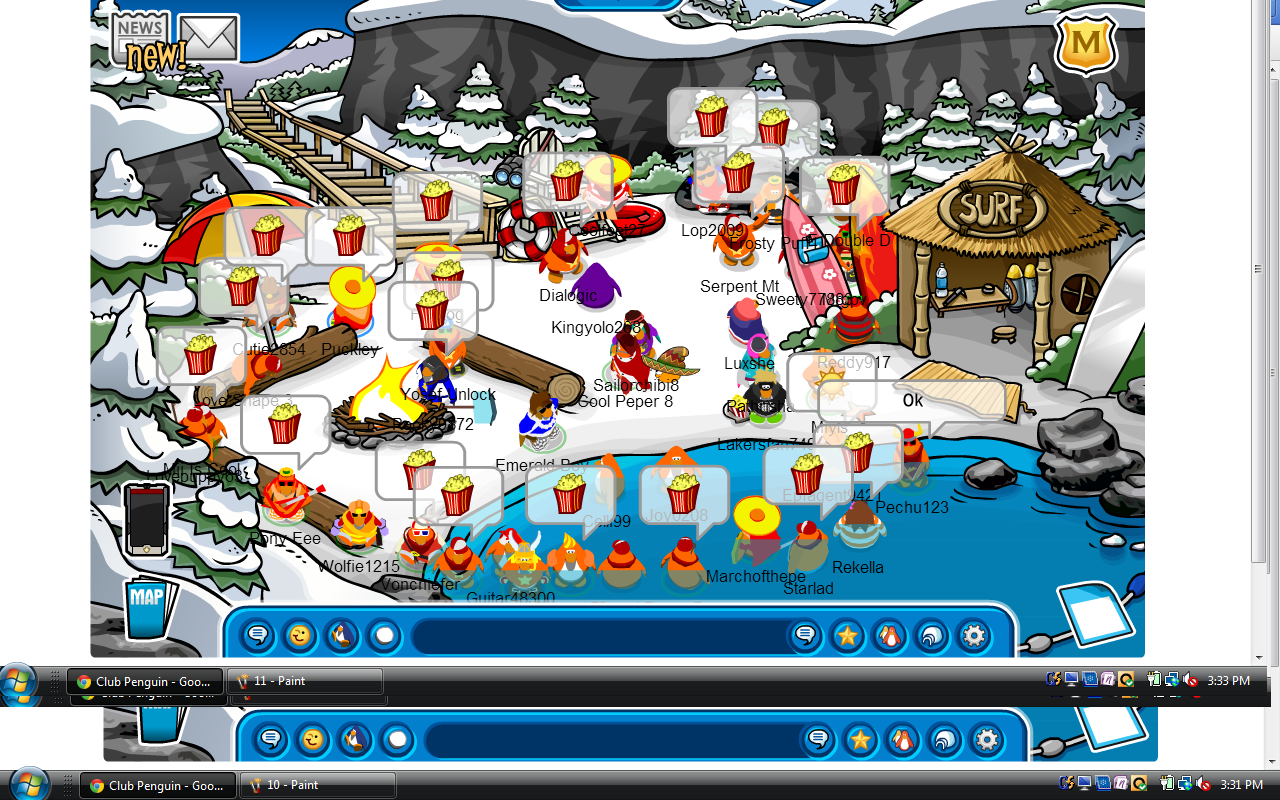Screen dimensions: 1280x800
Task: Open the mail envelope inbox
Action: coord(208,38)
